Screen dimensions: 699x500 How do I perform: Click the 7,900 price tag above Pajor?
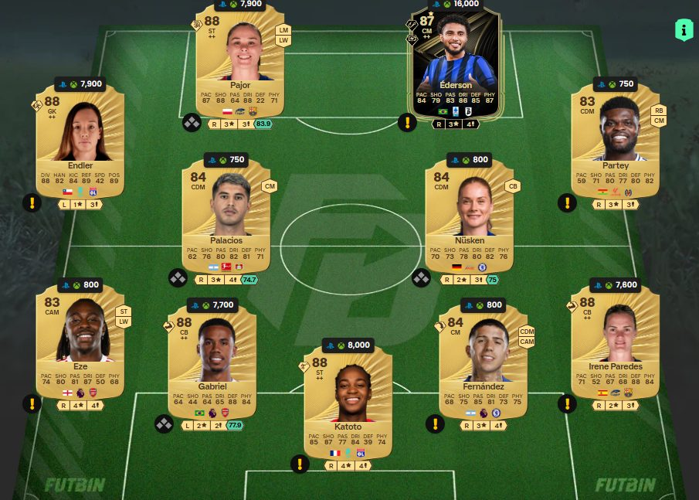pyautogui.click(x=239, y=4)
